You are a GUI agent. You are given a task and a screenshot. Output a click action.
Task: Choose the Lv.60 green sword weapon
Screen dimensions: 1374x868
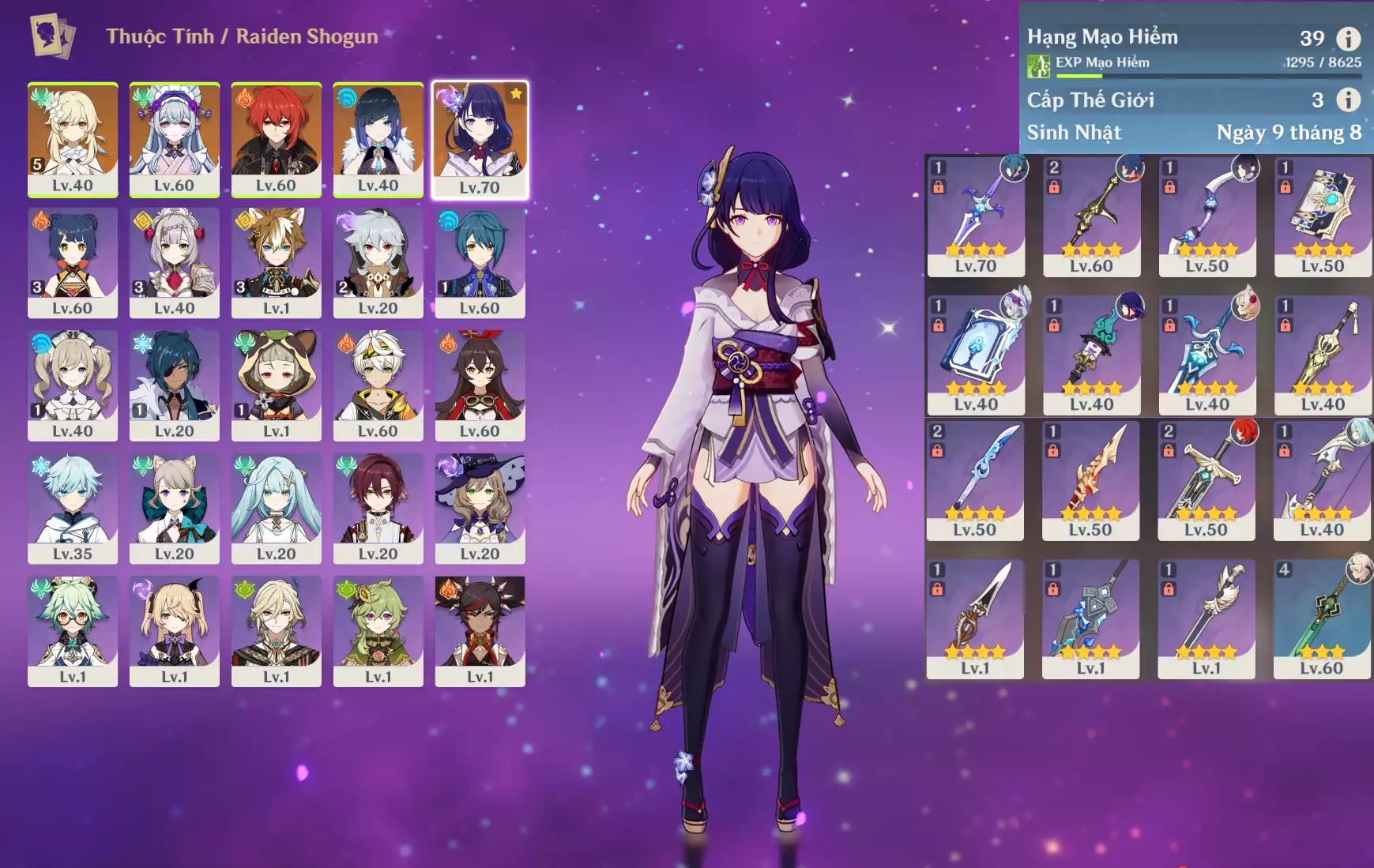(1322, 618)
